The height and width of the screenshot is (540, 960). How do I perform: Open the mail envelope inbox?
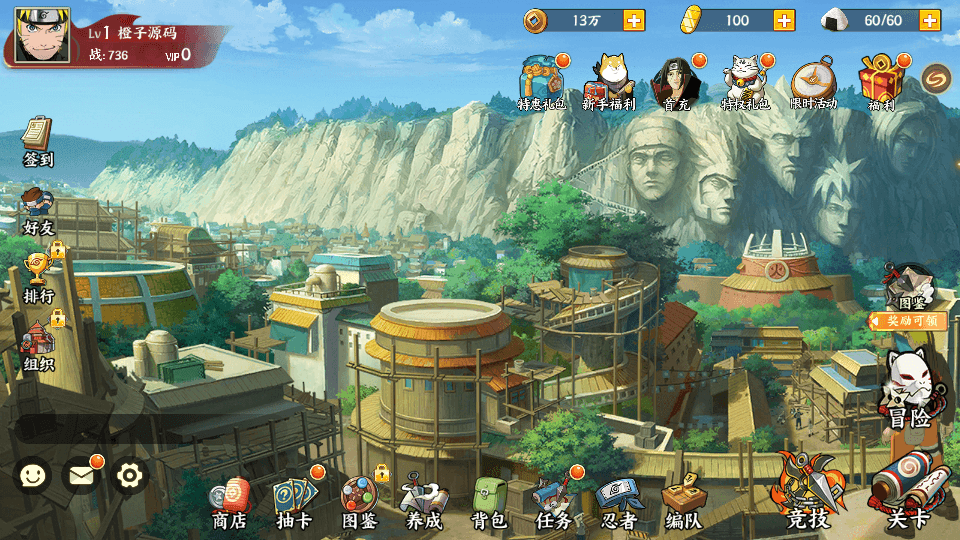point(81,475)
